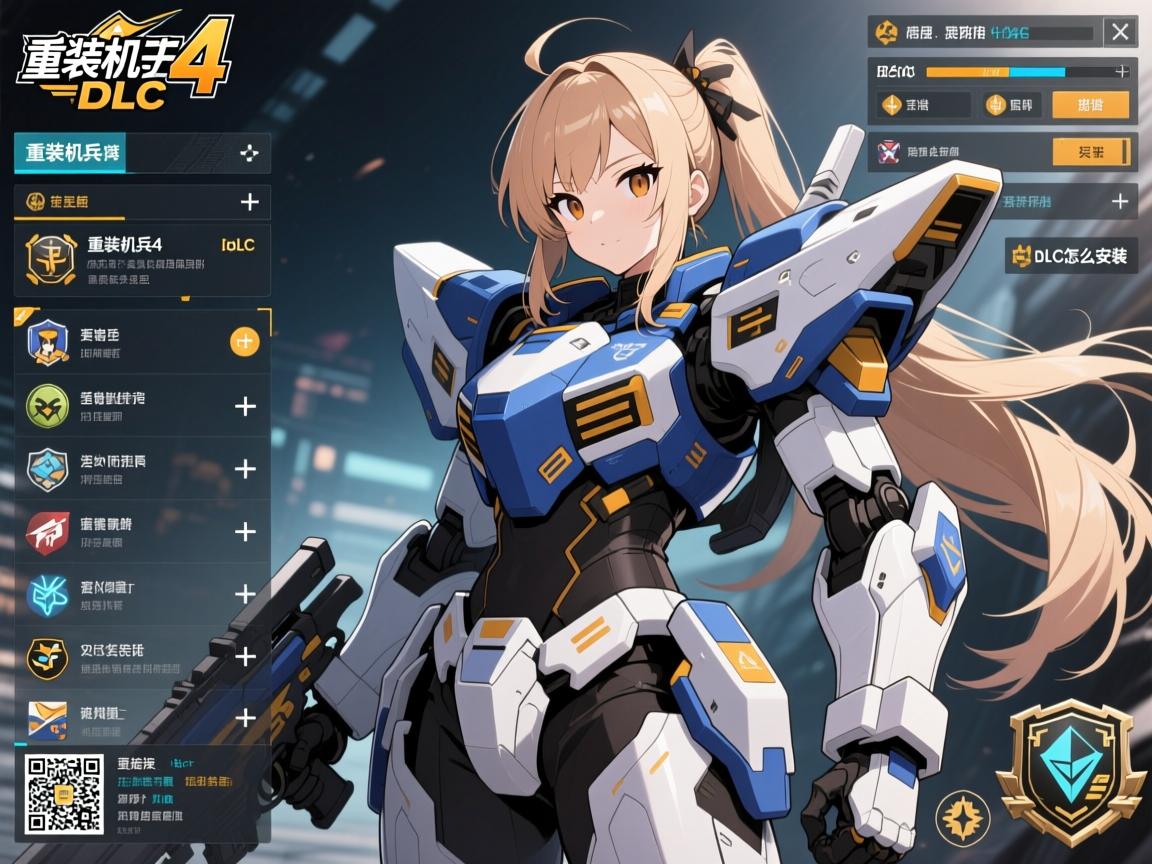The image size is (1152, 864).
Task: Open the DLC怎么安装 help button
Action: (1071, 256)
